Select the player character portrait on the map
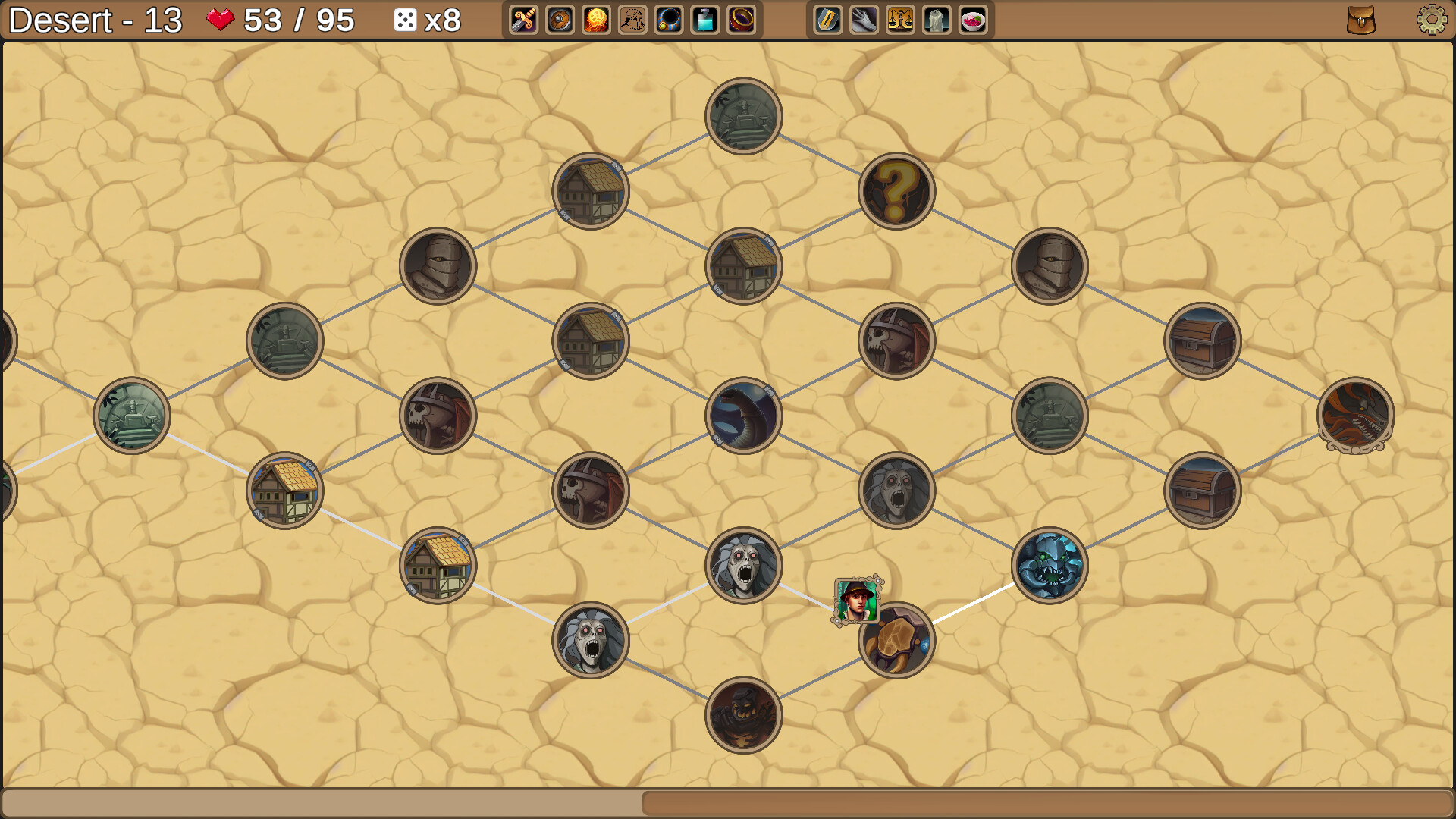This screenshot has height=819, width=1456. (x=854, y=600)
